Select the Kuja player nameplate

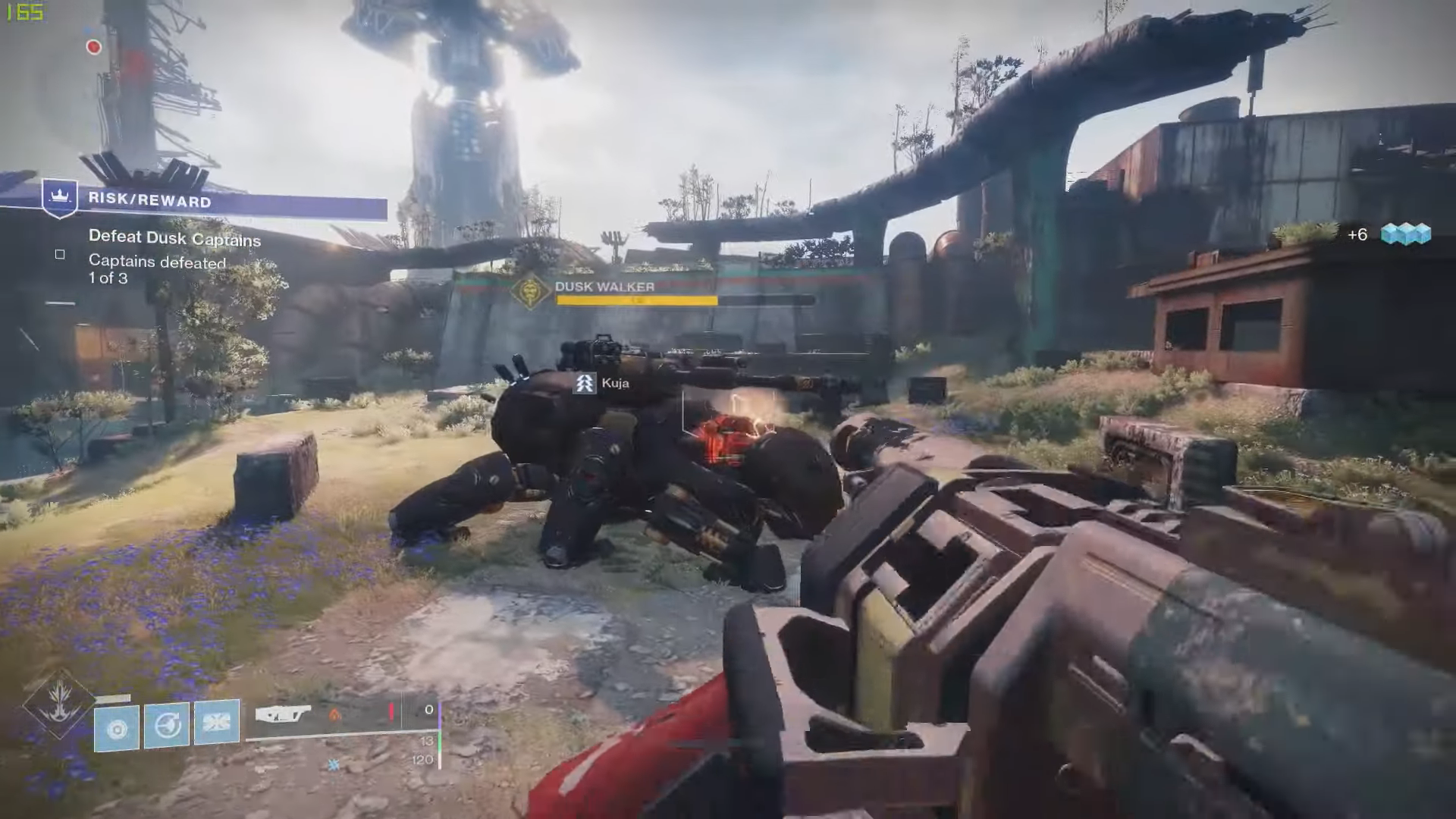point(603,384)
